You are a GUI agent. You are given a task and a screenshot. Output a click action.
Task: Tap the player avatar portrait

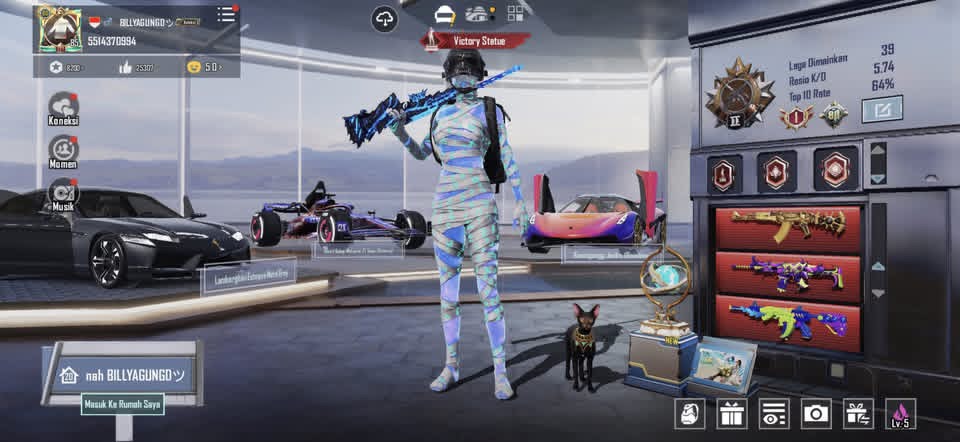point(59,29)
